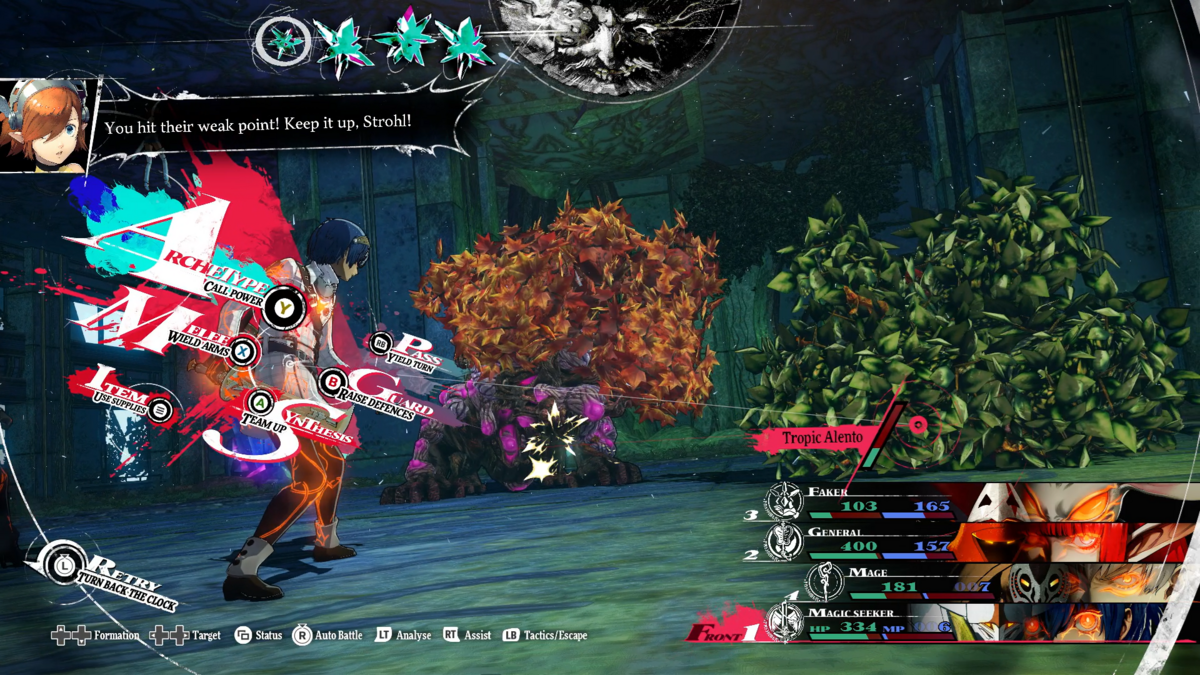This screenshot has width=1200, height=675.
Task: Open Tactics/Escape
Action: [545, 636]
